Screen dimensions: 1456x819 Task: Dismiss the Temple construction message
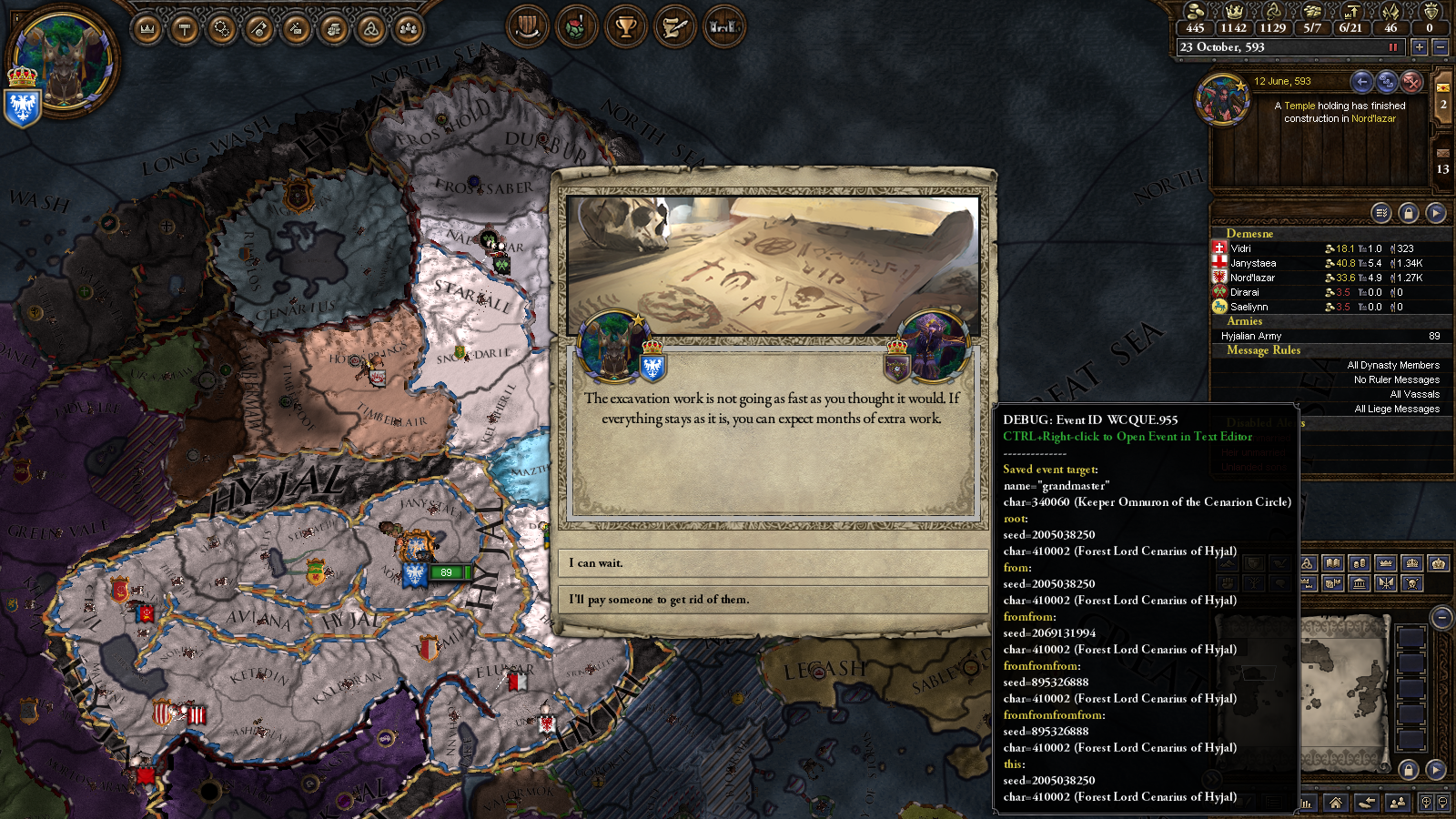pyautogui.click(x=1411, y=82)
